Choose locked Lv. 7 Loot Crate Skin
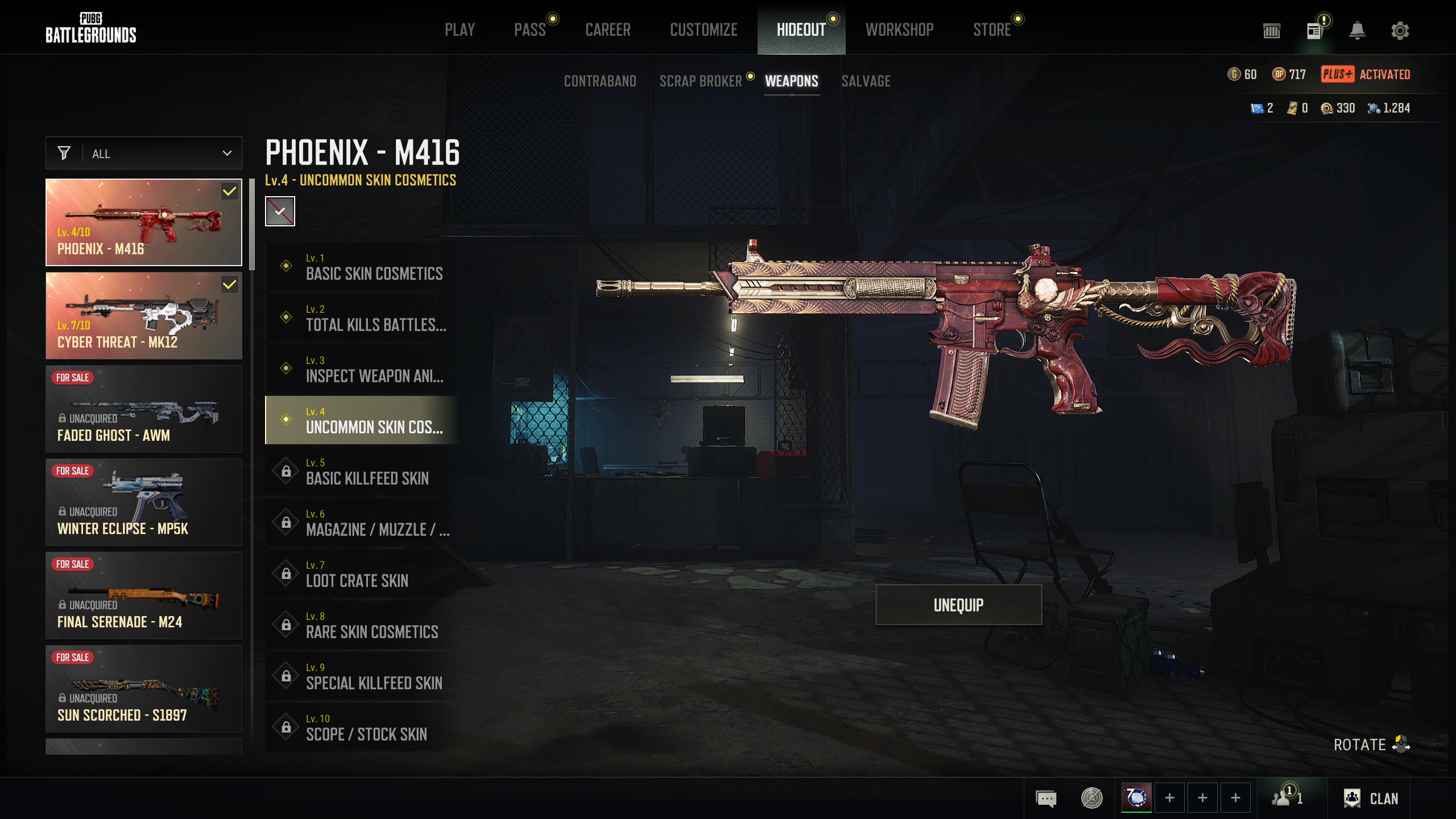1456x819 pixels. pos(362,574)
